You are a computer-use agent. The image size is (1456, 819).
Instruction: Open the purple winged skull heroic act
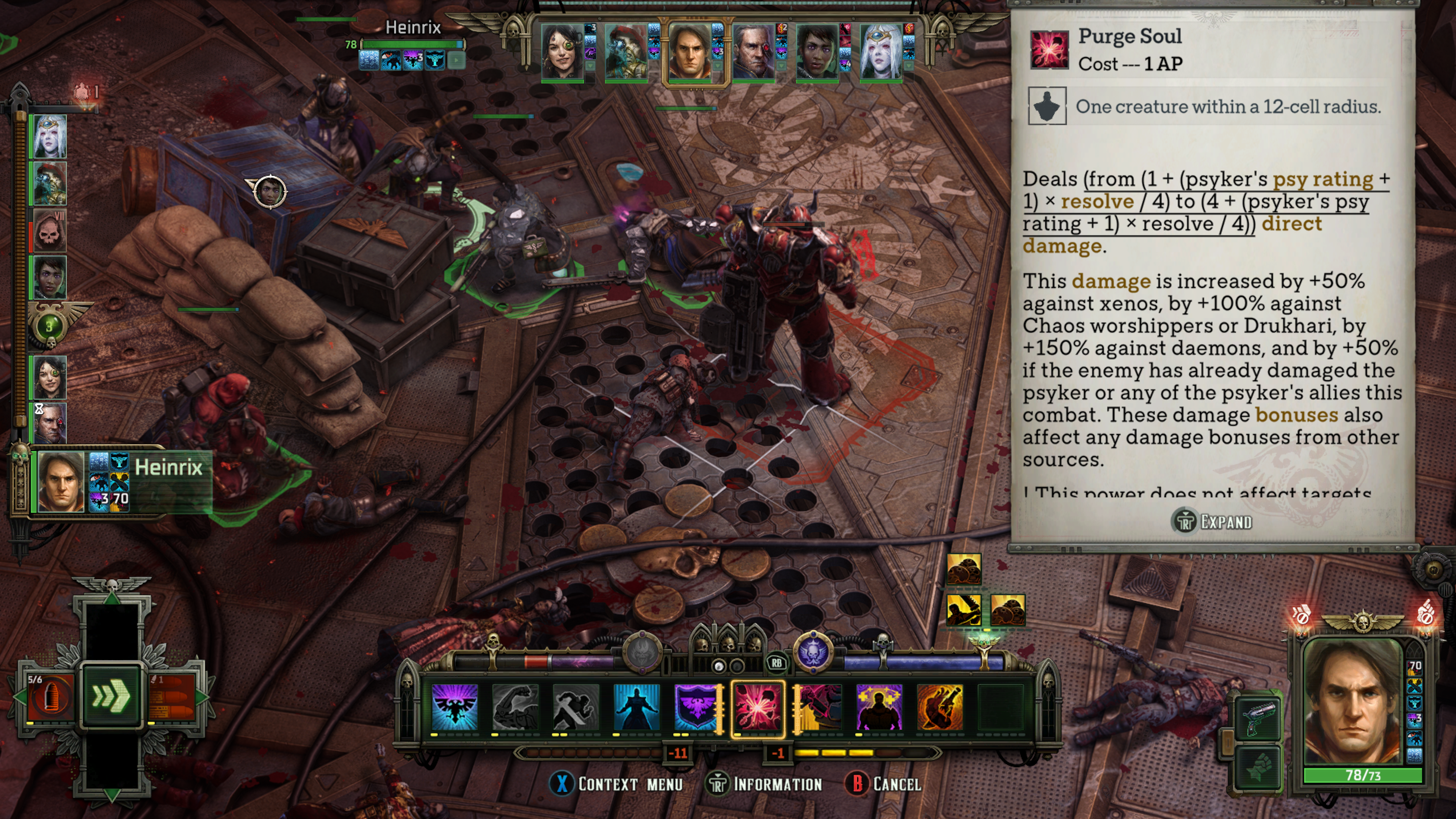pos(813,652)
